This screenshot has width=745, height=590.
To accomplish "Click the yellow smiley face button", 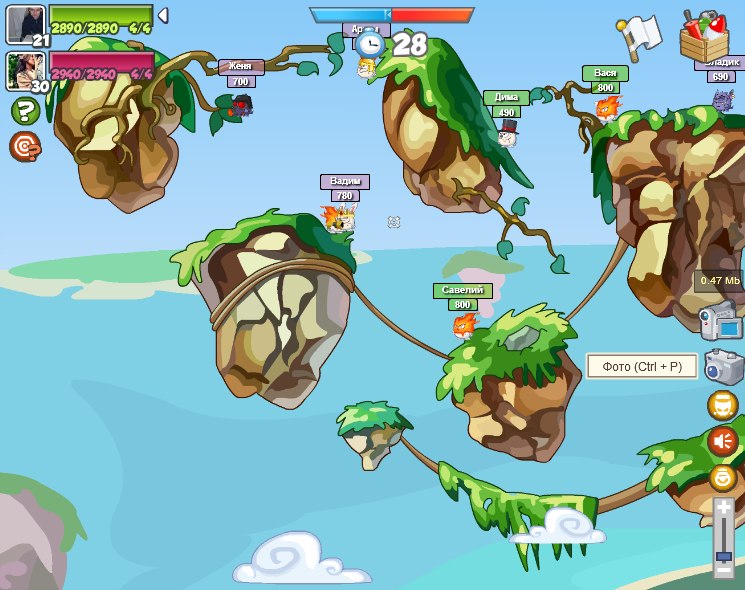I will 723,477.
